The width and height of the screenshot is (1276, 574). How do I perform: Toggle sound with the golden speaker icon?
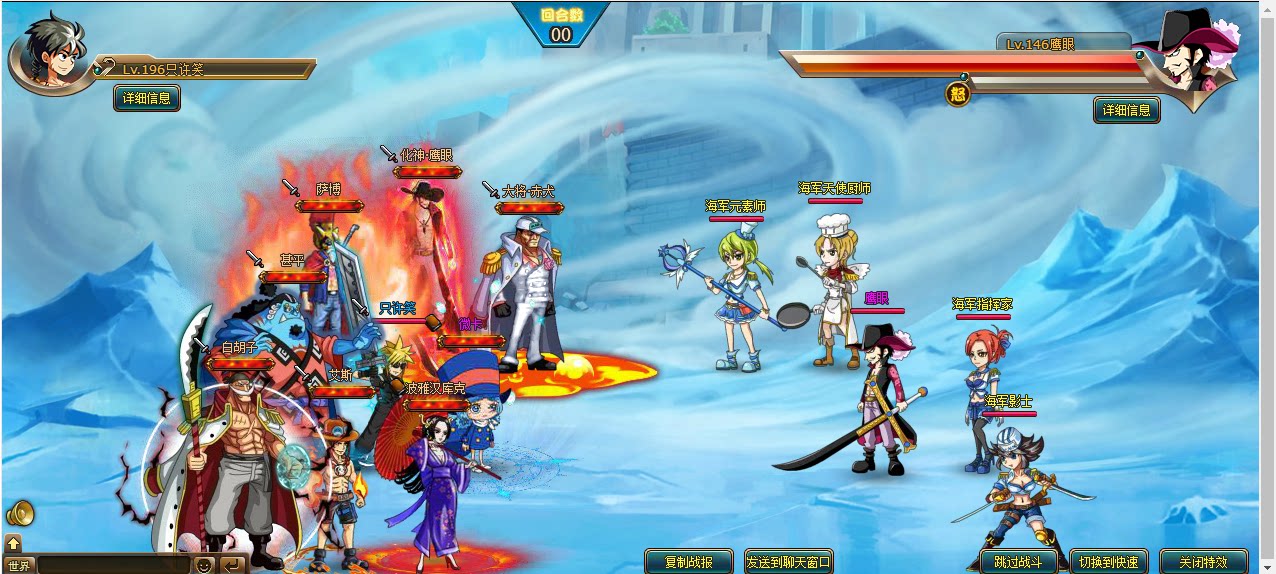(20, 514)
